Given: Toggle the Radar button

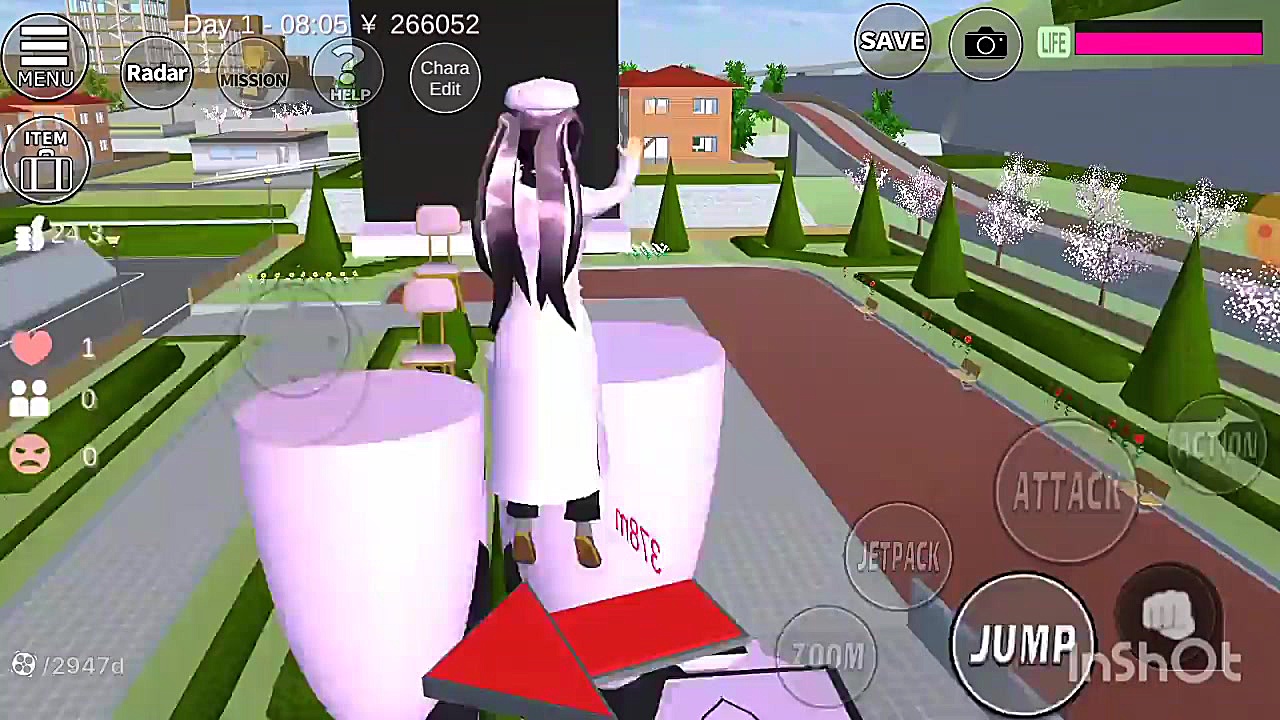Looking at the screenshot, I should [x=156, y=74].
